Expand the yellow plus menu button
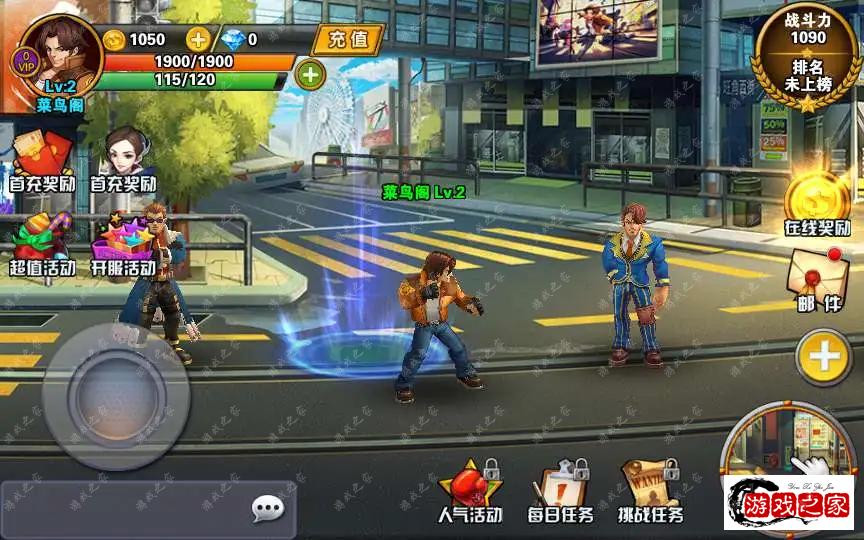Screen dimensions: 864x540 tap(823, 357)
